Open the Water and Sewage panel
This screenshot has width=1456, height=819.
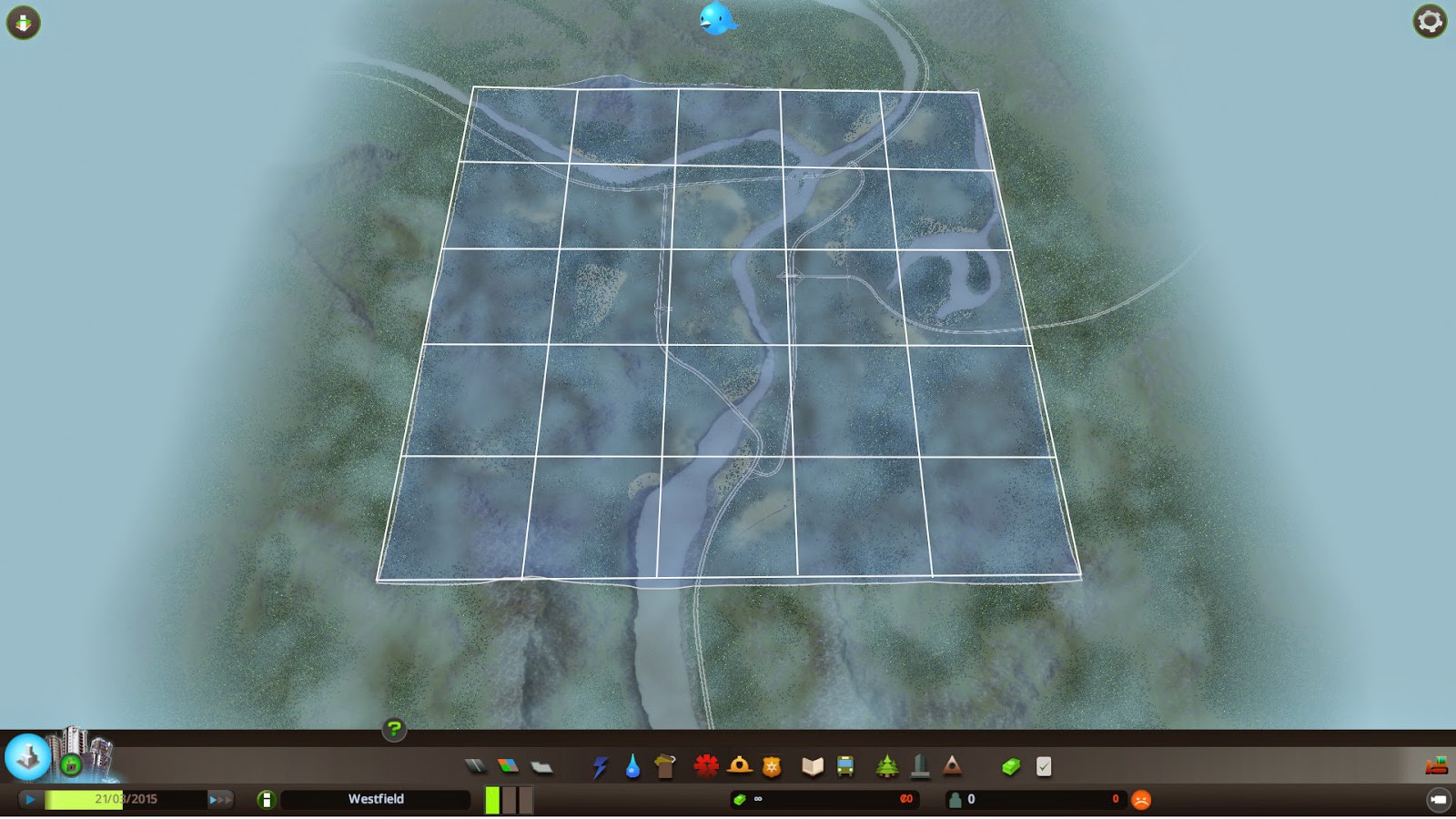click(x=633, y=766)
